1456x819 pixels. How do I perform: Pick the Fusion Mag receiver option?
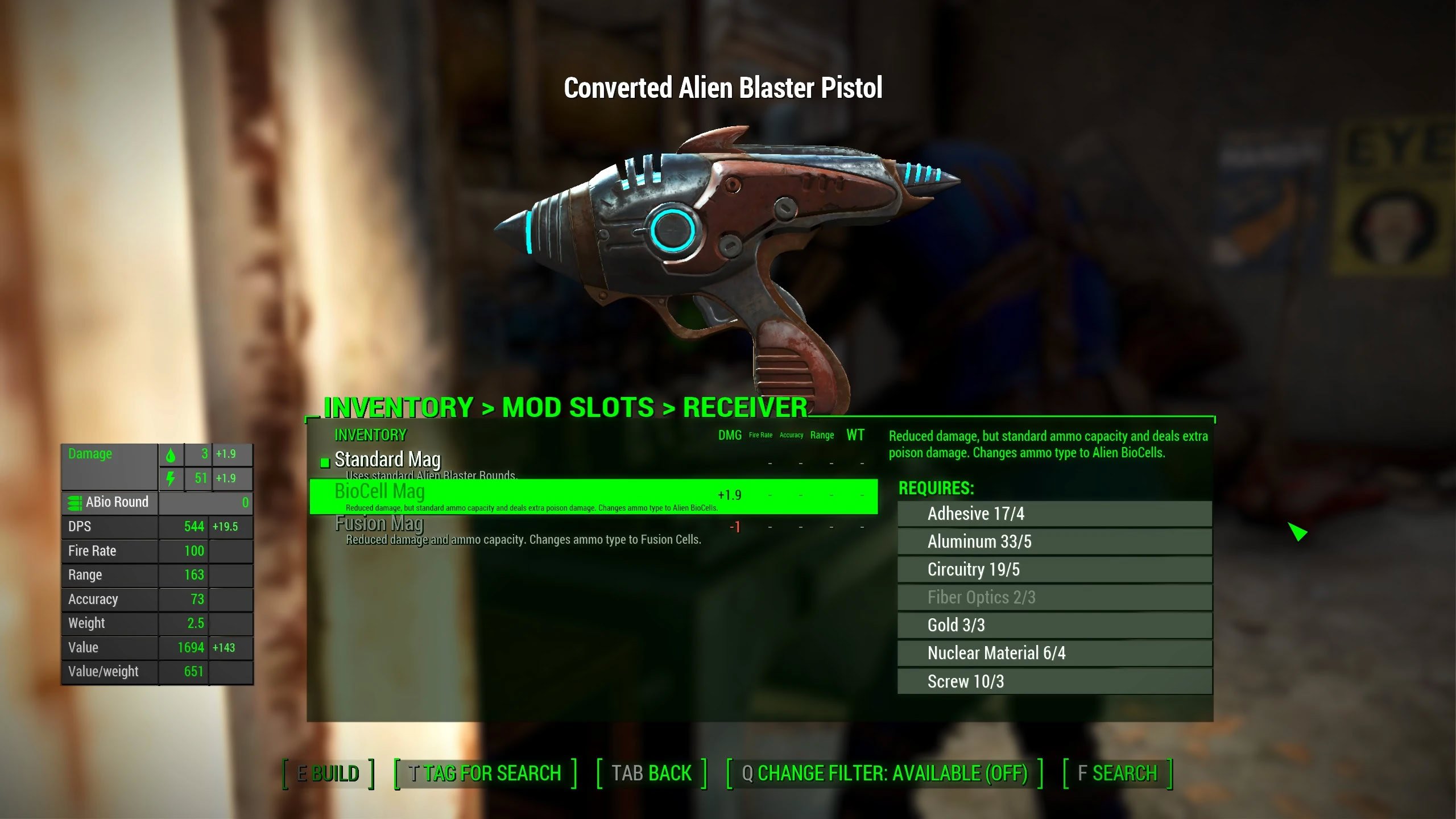(x=379, y=524)
